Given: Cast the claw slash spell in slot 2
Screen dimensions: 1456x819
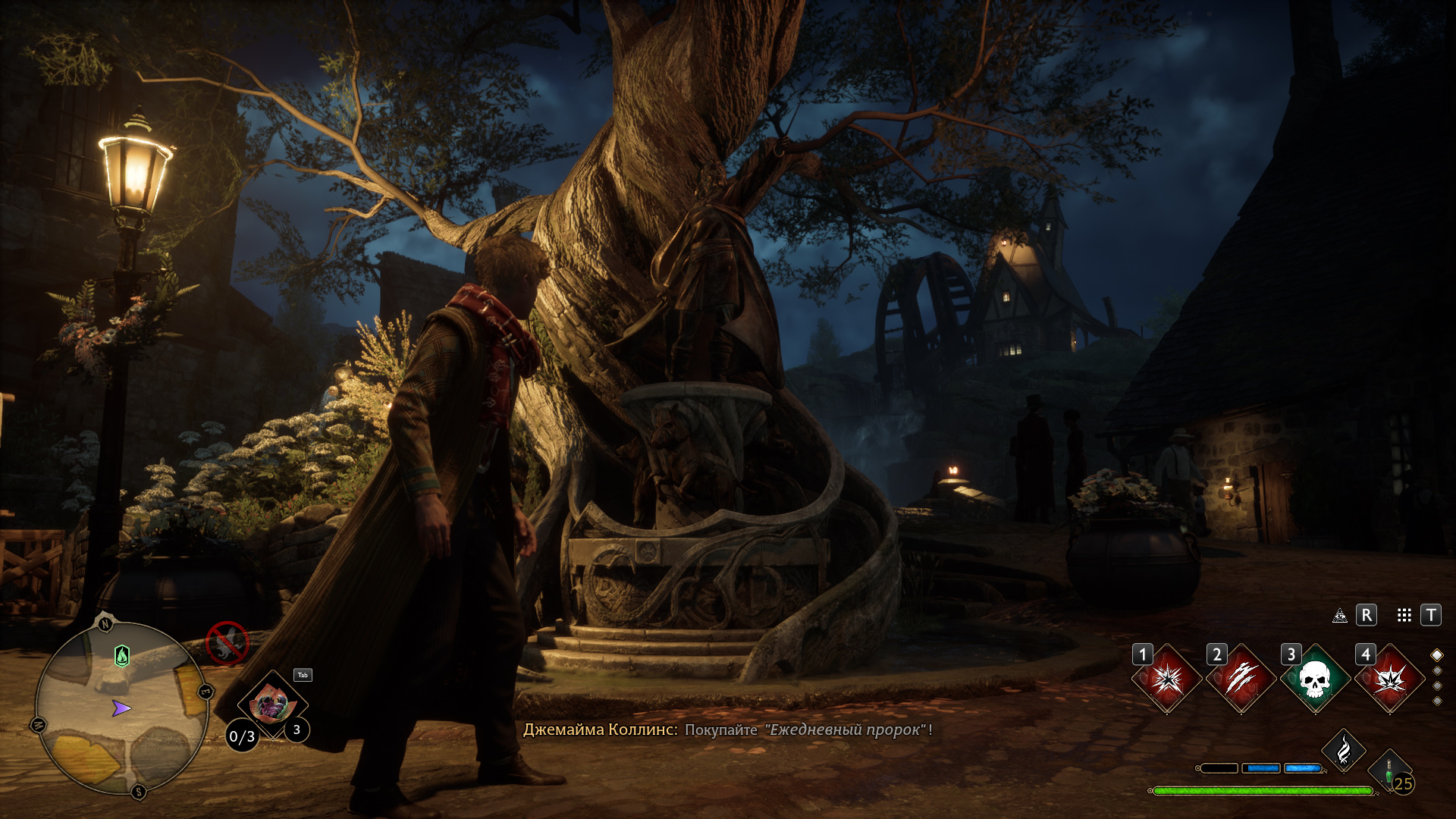Looking at the screenshot, I should pyautogui.click(x=1241, y=679).
